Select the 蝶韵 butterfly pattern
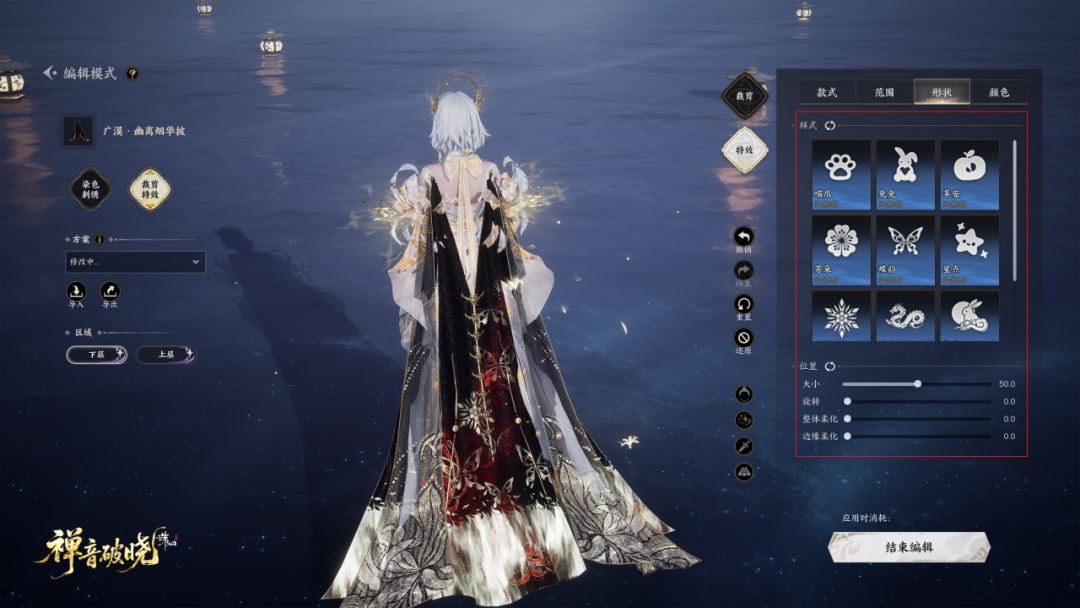1080x608 pixels. coord(905,250)
